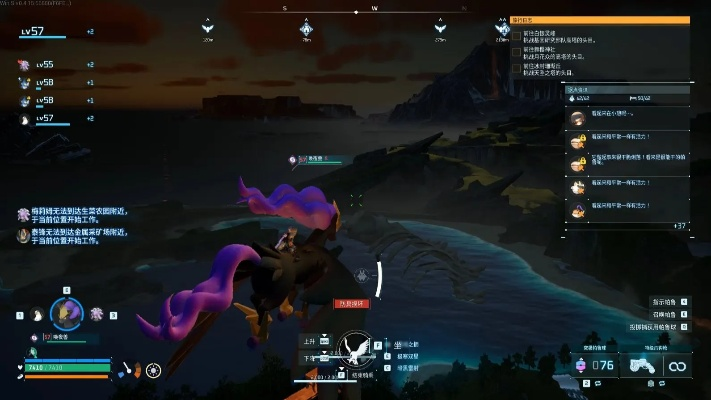Select the Pal Sphere slot showing 76
This screenshot has height=400, width=711.
coord(597,366)
